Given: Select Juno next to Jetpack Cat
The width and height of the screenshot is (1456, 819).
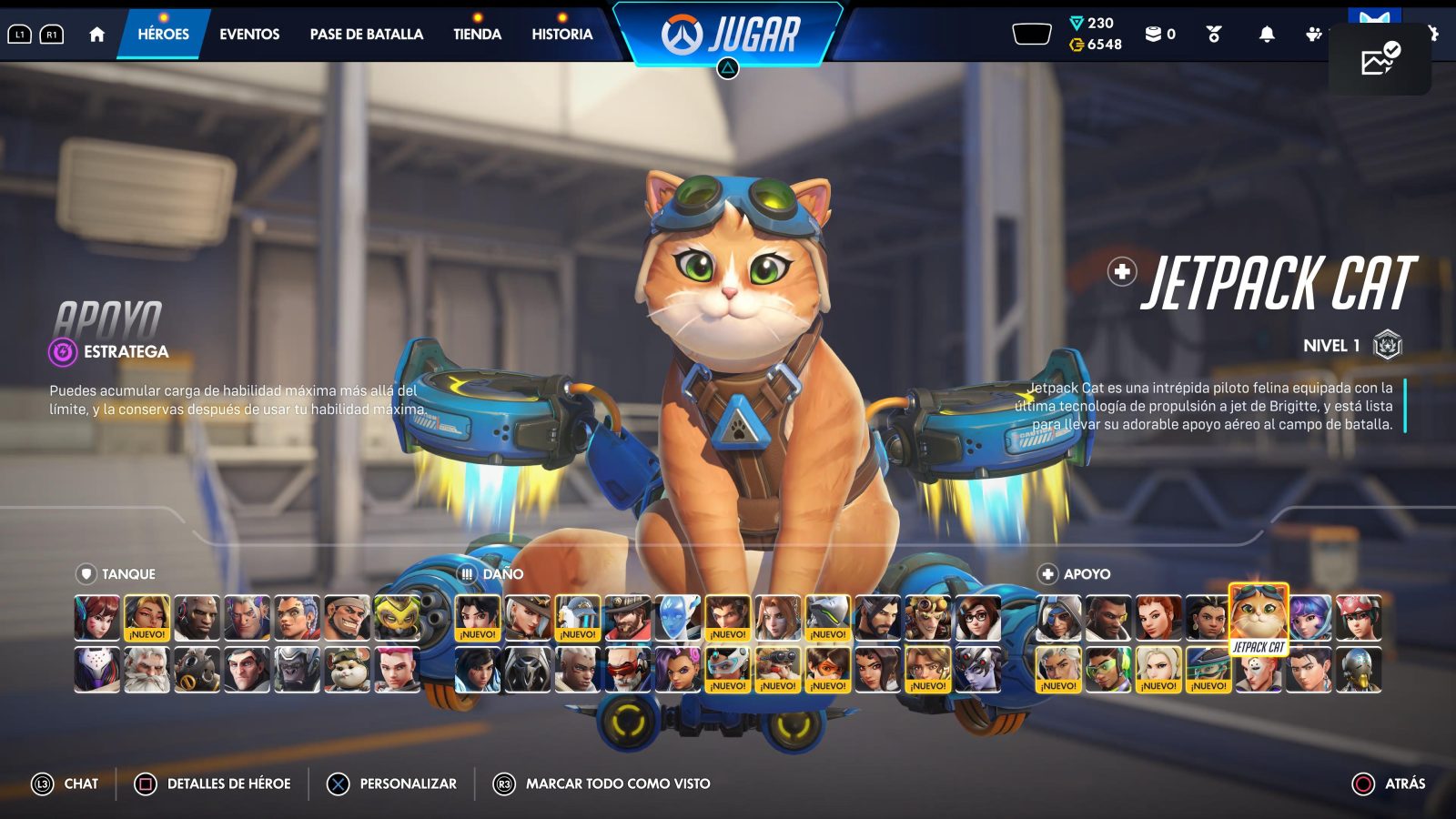Looking at the screenshot, I should pyautogui.click(x=1309, y=618).
